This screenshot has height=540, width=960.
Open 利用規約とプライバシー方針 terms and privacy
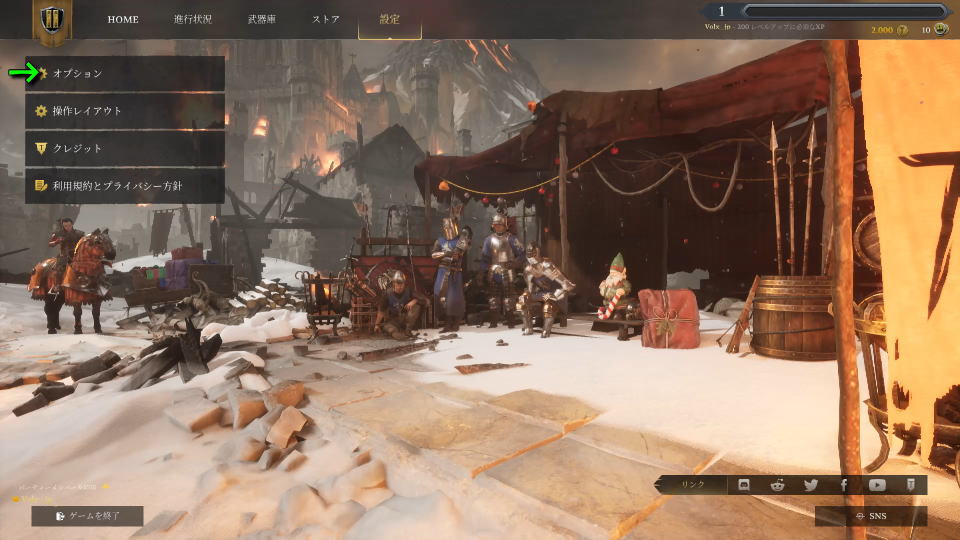point(125,185)
